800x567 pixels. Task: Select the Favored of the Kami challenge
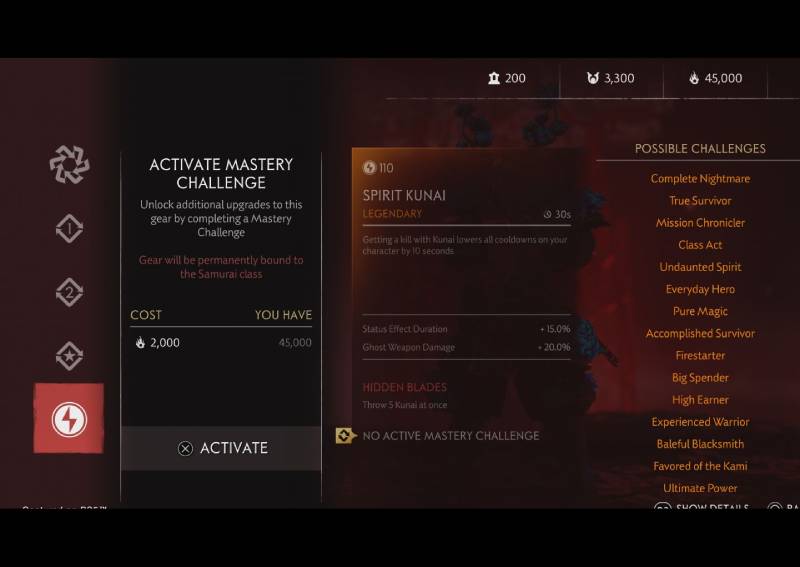click(x=700, y=466)
